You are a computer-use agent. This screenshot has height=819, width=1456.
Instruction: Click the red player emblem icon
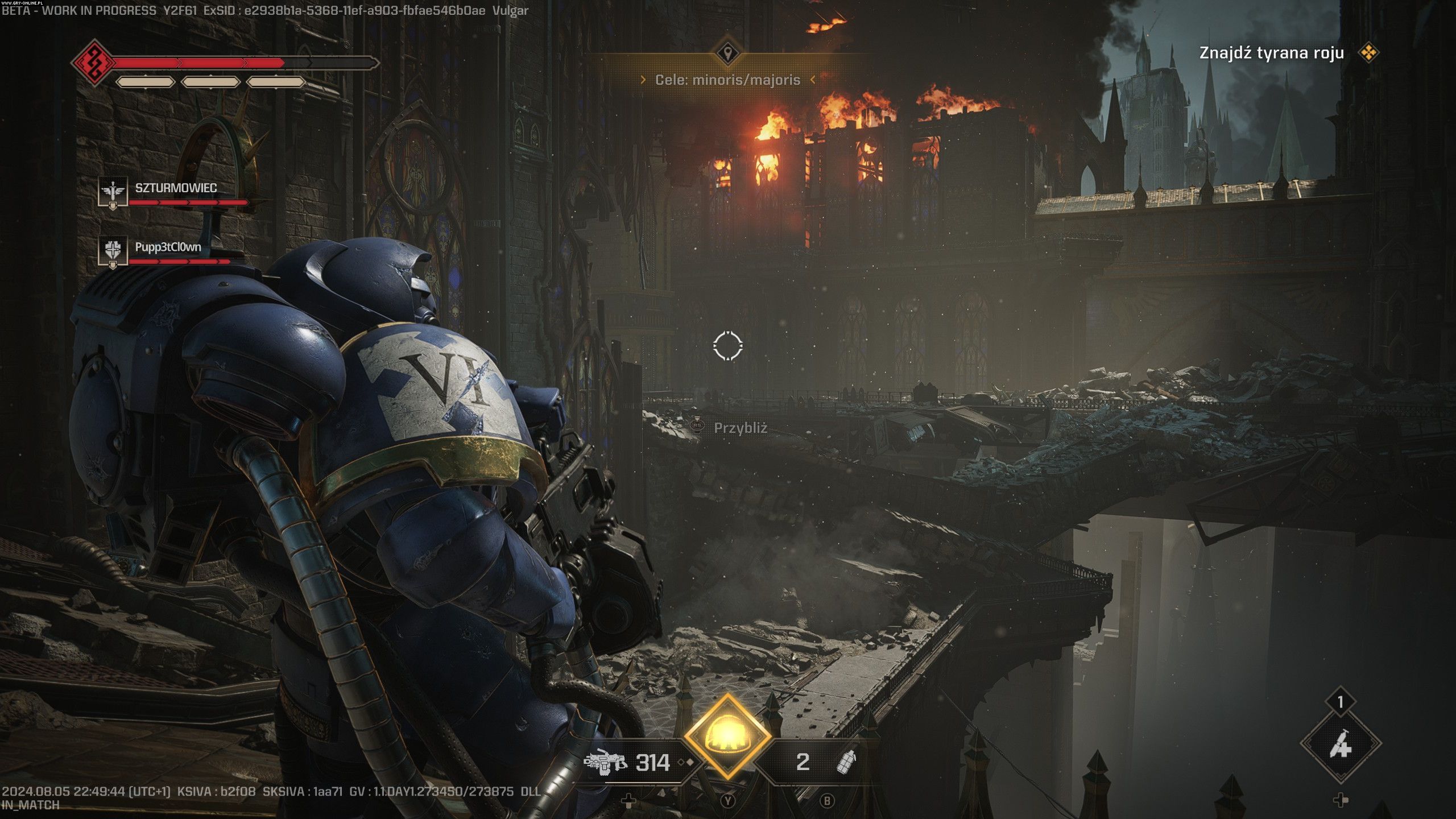click(93, 61)
